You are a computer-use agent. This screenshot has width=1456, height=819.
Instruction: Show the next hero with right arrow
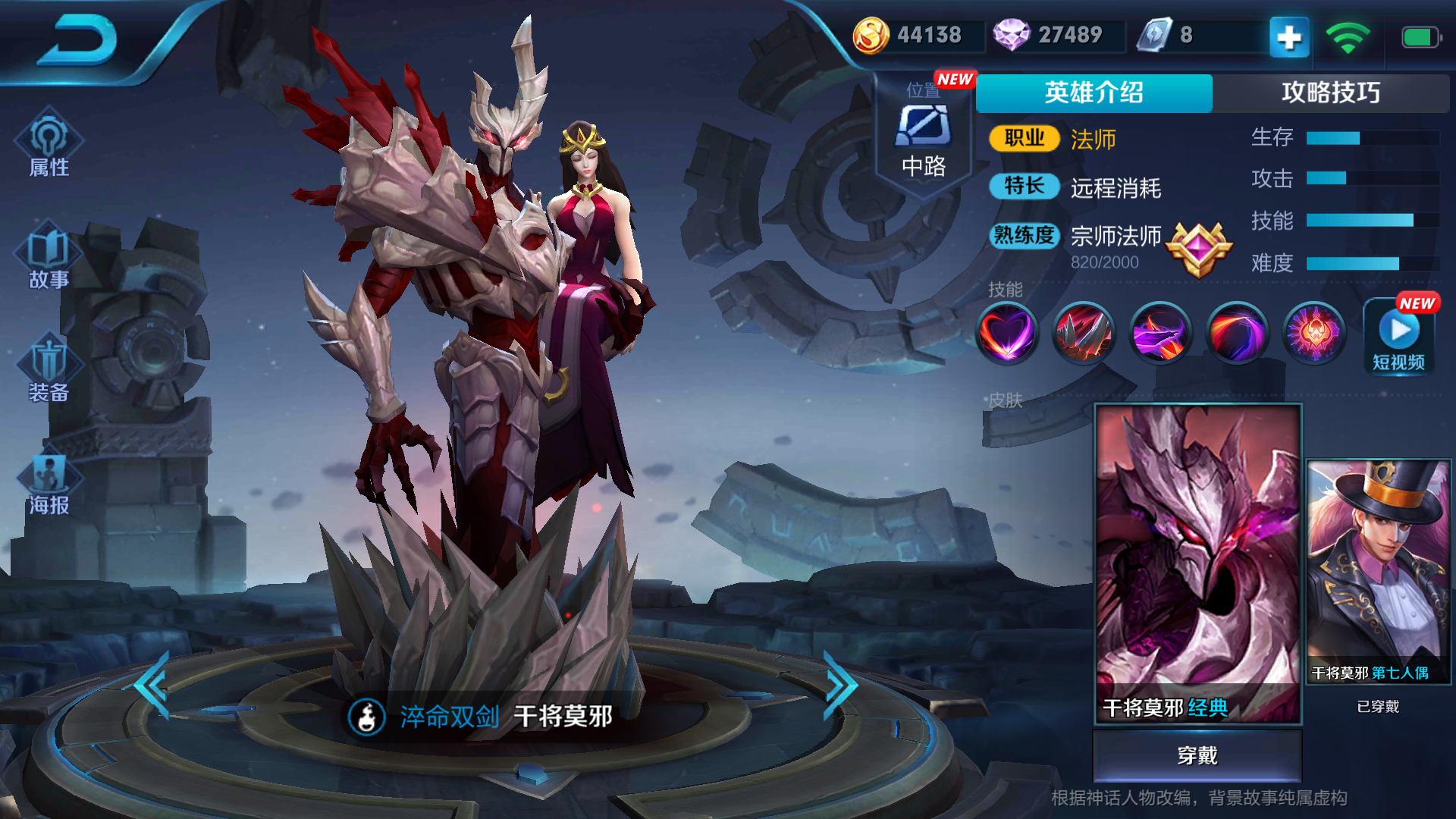(840, 685)
